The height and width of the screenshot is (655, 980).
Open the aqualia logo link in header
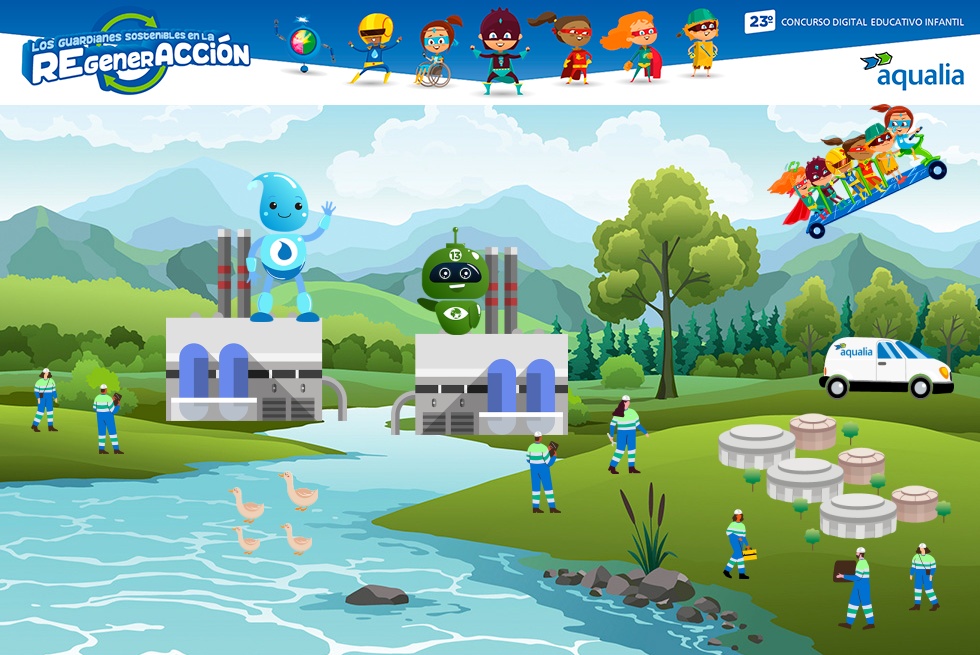(x=912, y=72)
